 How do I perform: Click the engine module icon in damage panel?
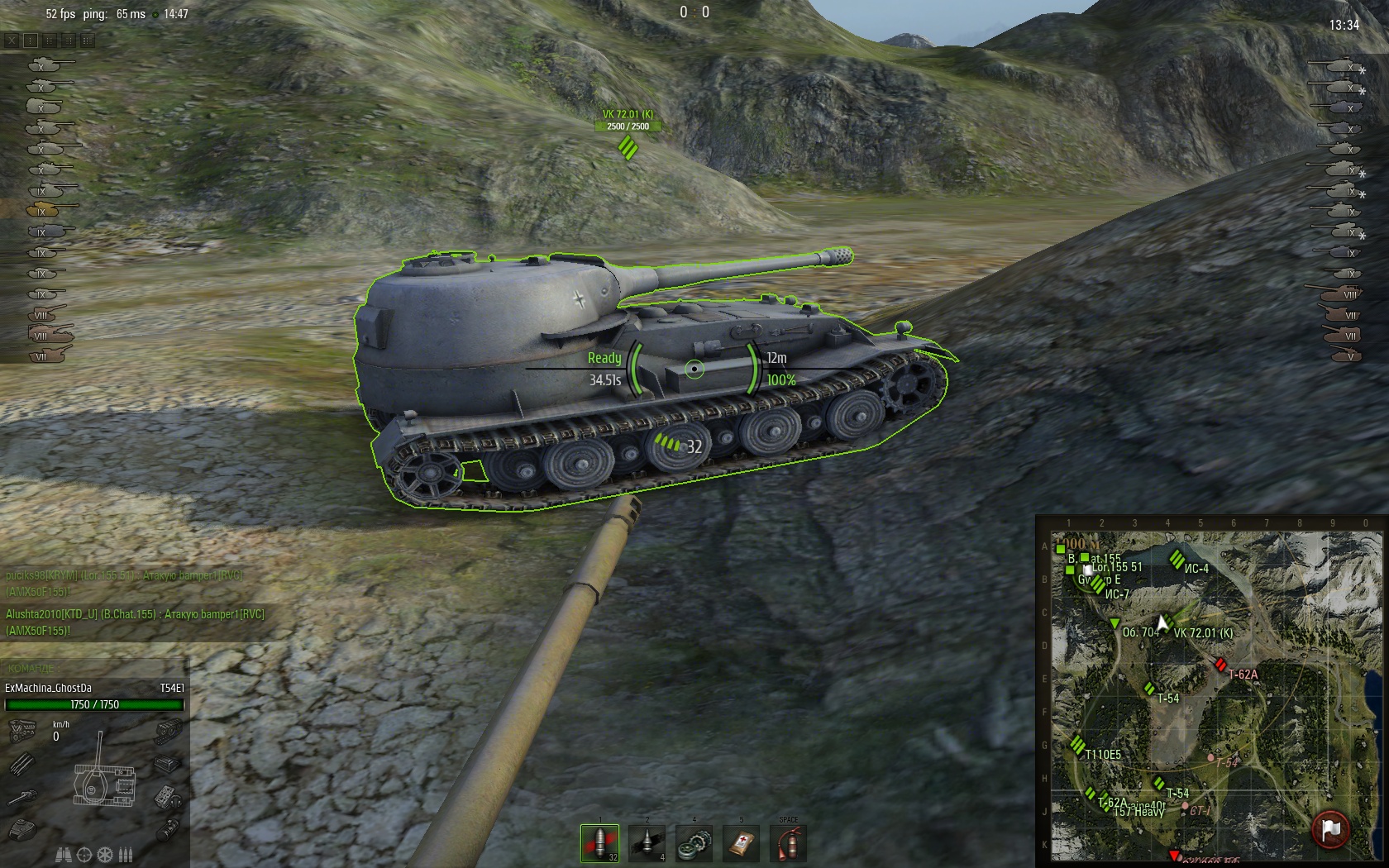click(22, 731)
